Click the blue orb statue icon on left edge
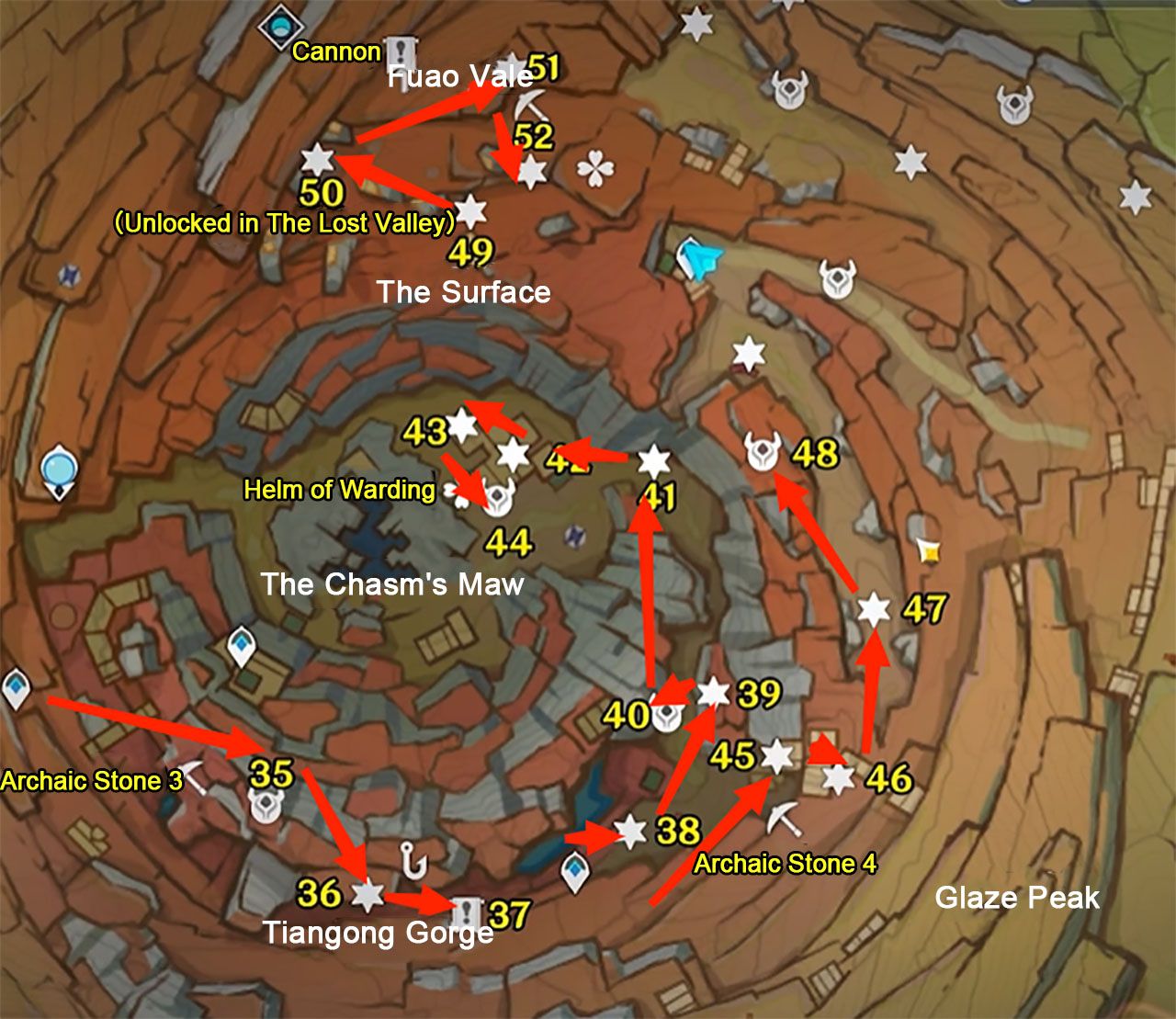Image resolution: width=1176 pixels, height=1019 pixels. point(61,471)
